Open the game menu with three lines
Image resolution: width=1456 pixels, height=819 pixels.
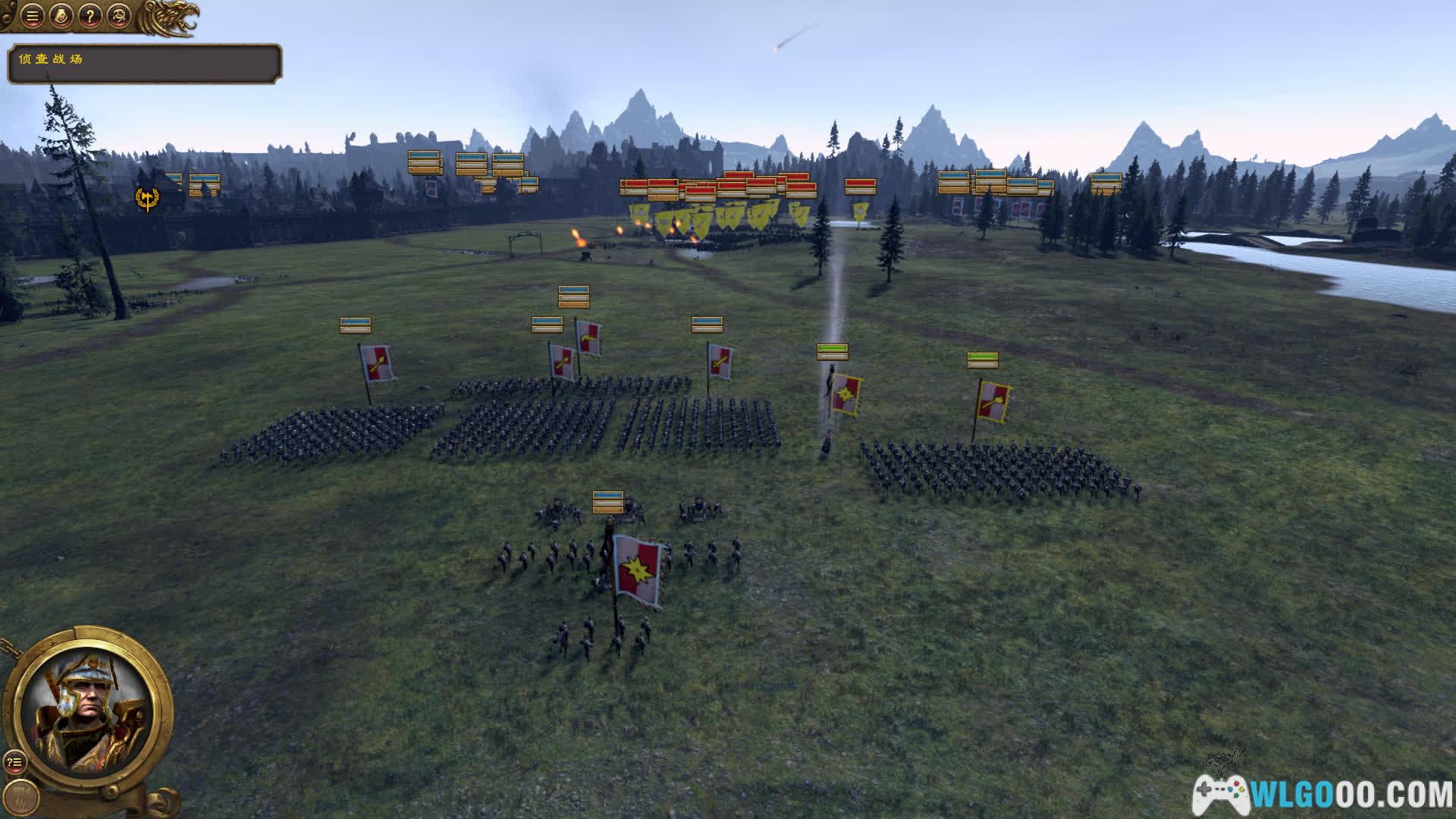[32, 16]
